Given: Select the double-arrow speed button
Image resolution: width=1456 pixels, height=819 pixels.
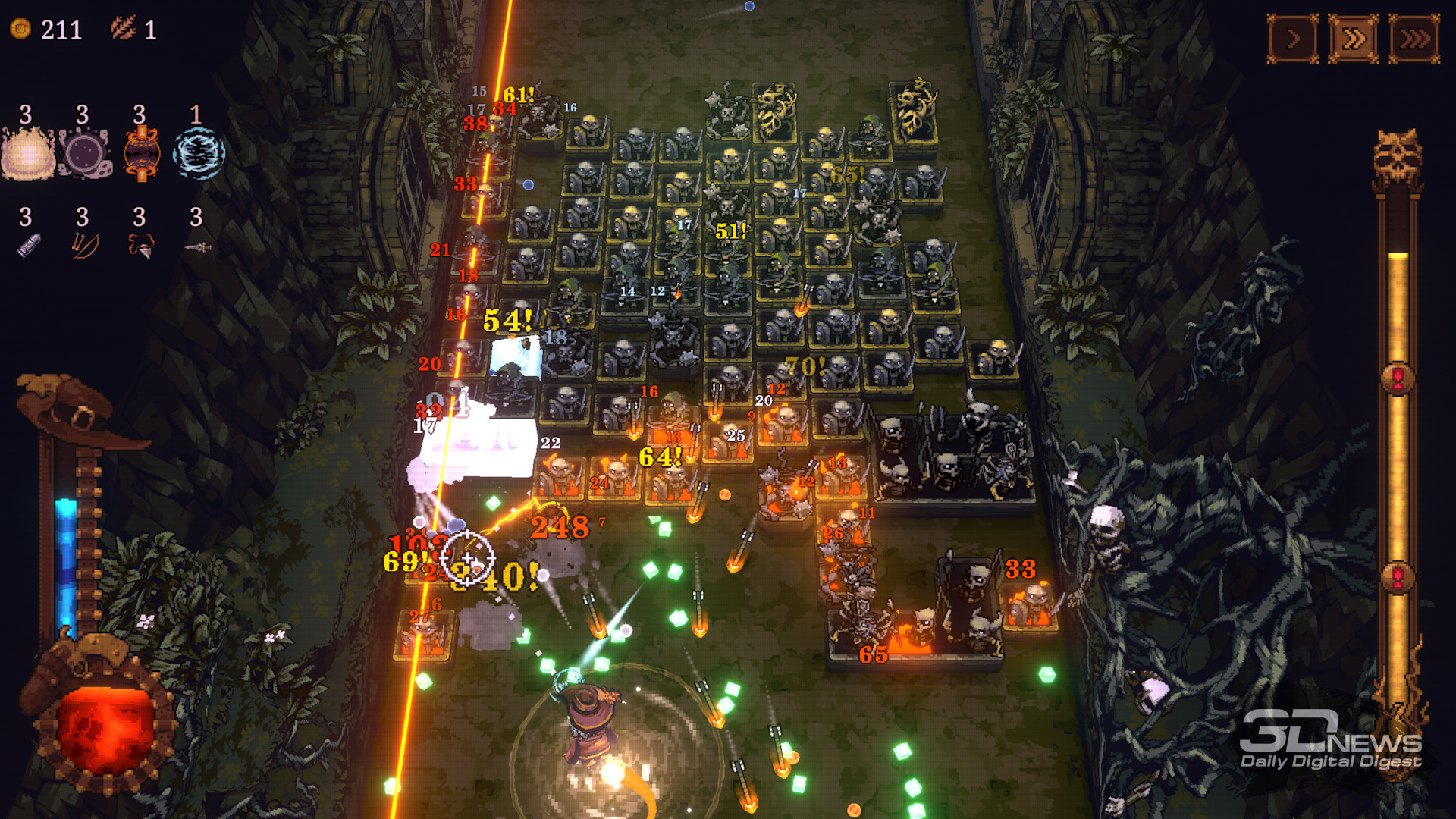Looking at the screenshot, I should point(1354,38).
